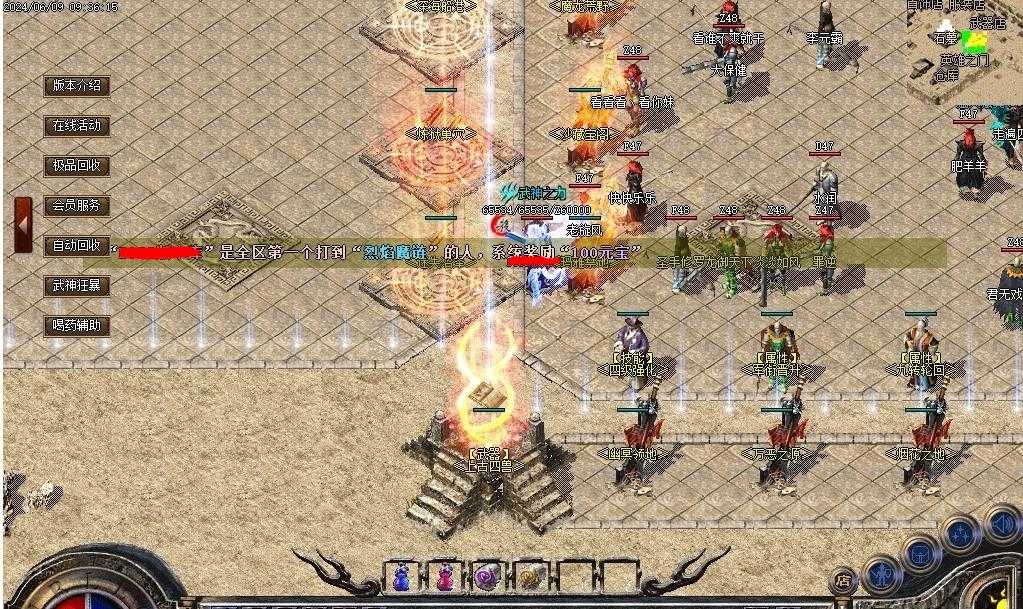Collapse the side menu with the red arrow
The image size is (1023, 609).
tap(23, 225)
